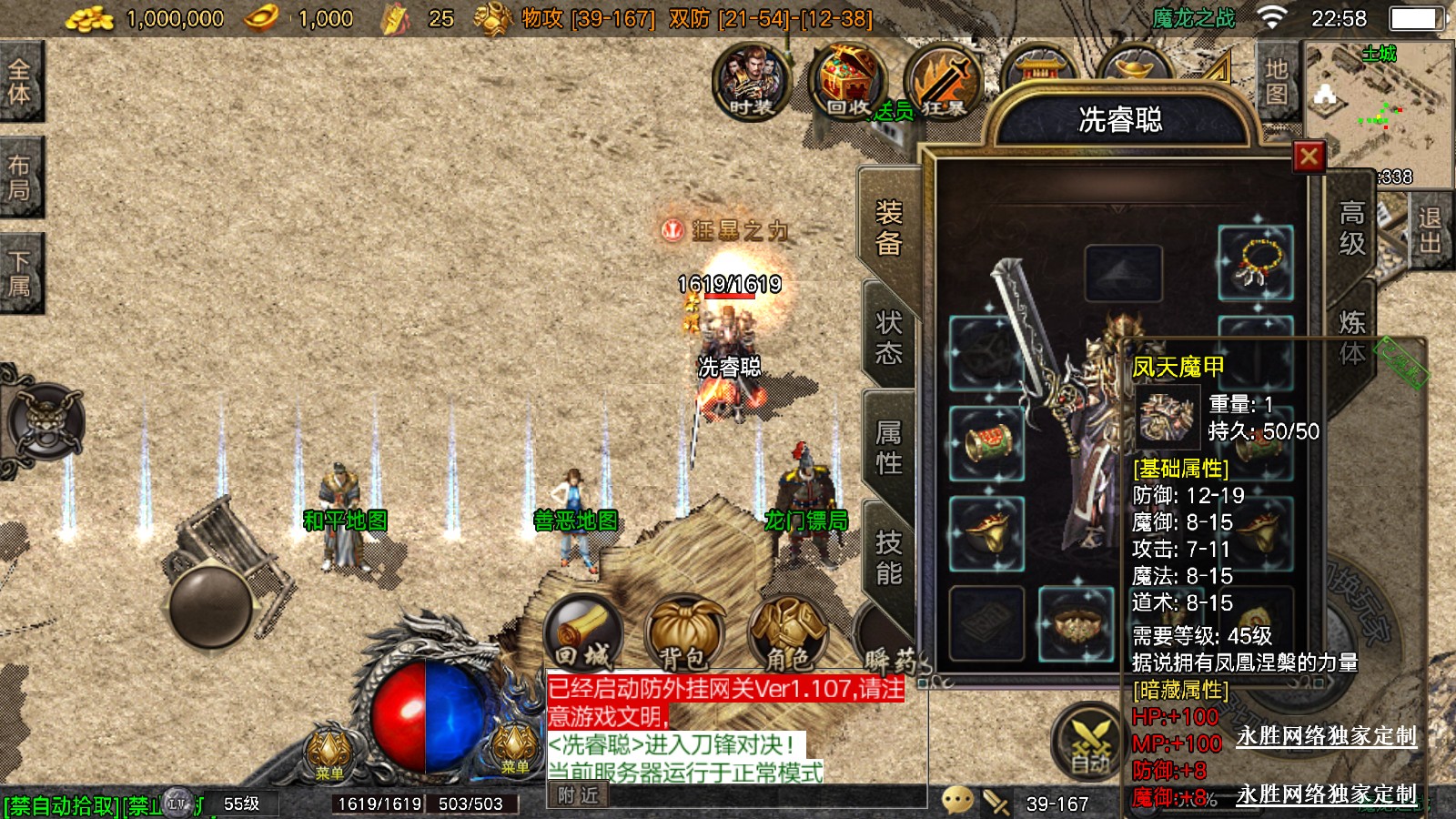Open the 地图 map button
Screen dimensions: 1456x819
1276,82
